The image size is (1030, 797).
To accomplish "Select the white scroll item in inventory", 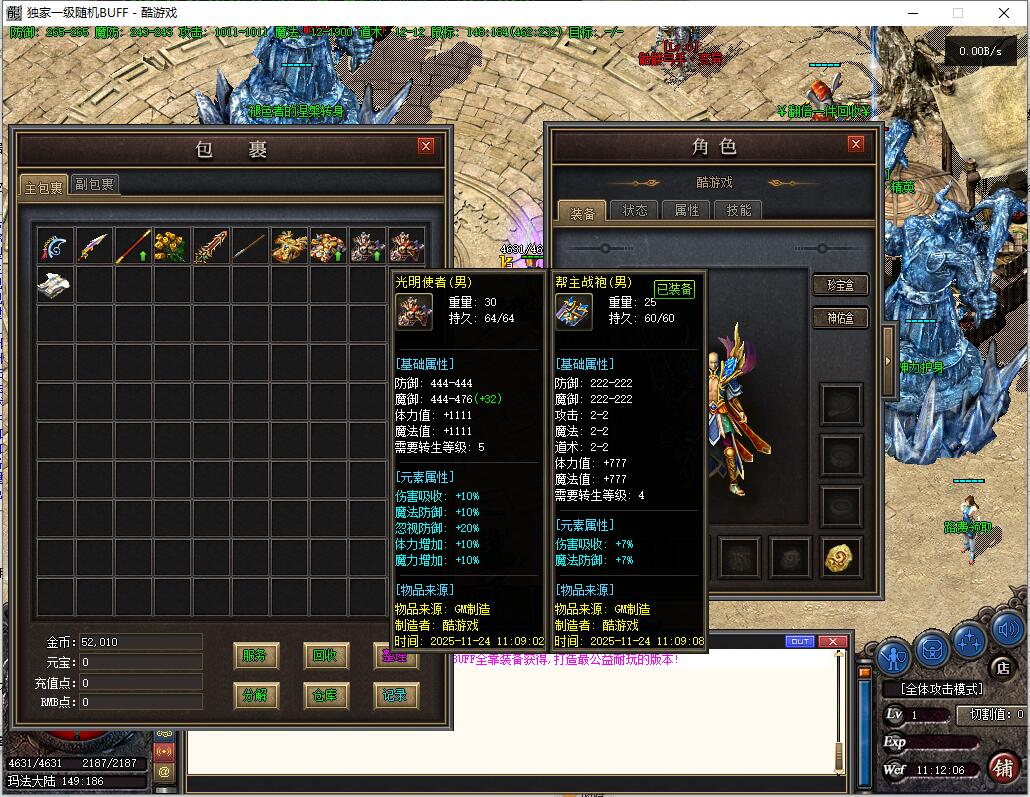I will (55, 285).
